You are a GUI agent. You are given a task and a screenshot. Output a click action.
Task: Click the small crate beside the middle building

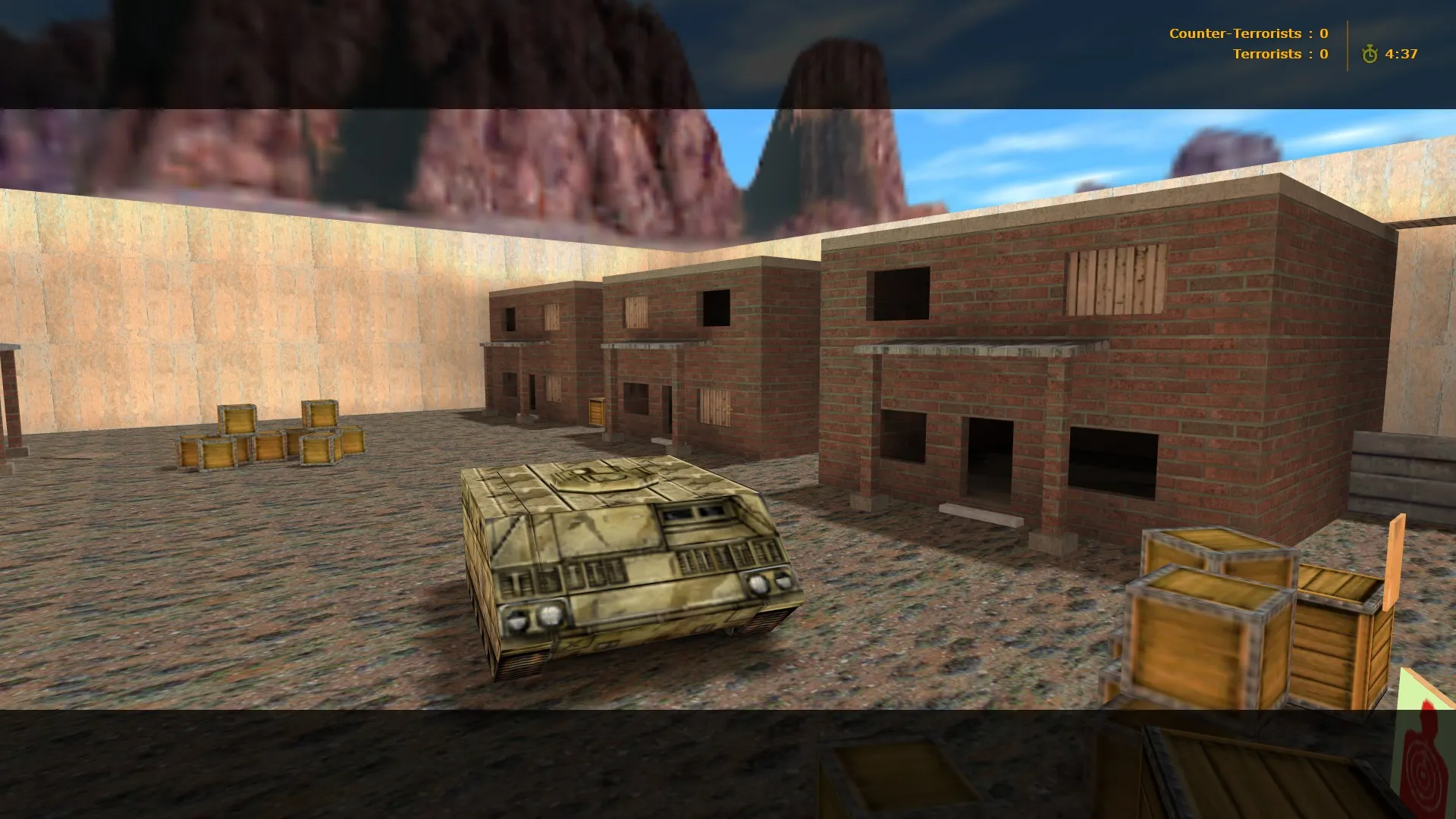(x=595, y=409)
